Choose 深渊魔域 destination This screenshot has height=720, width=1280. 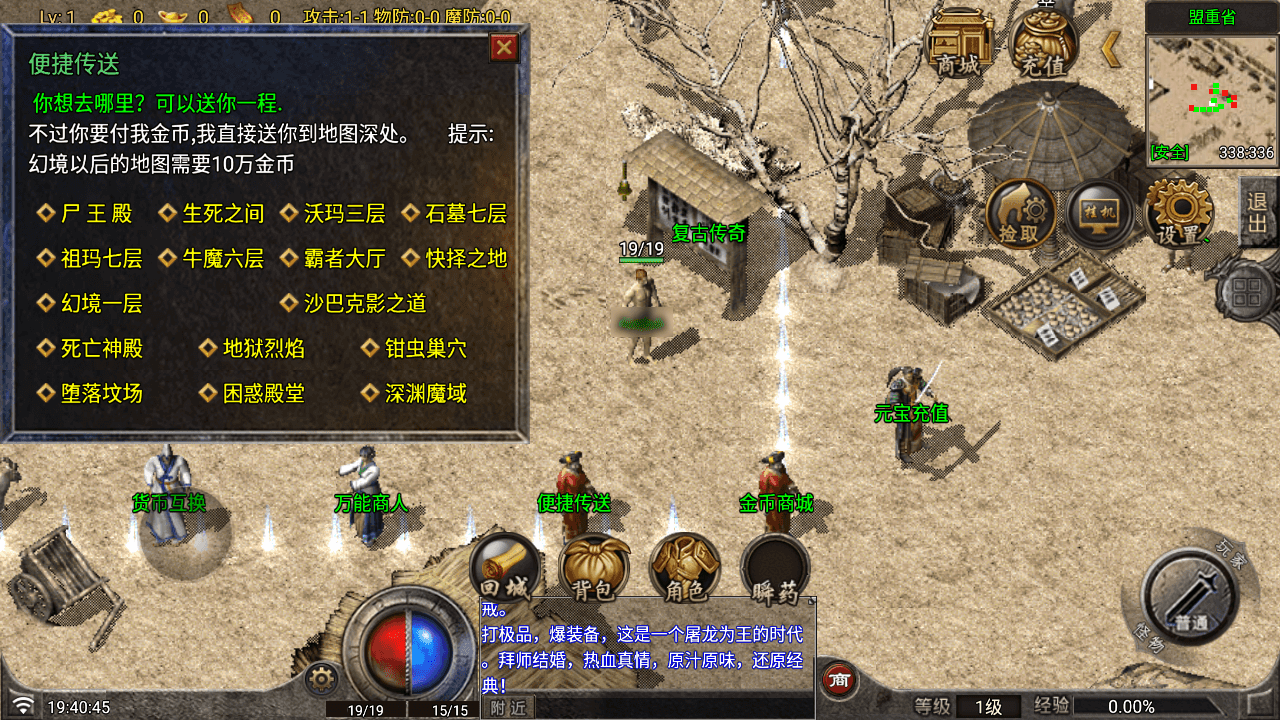tap(425, 393)
